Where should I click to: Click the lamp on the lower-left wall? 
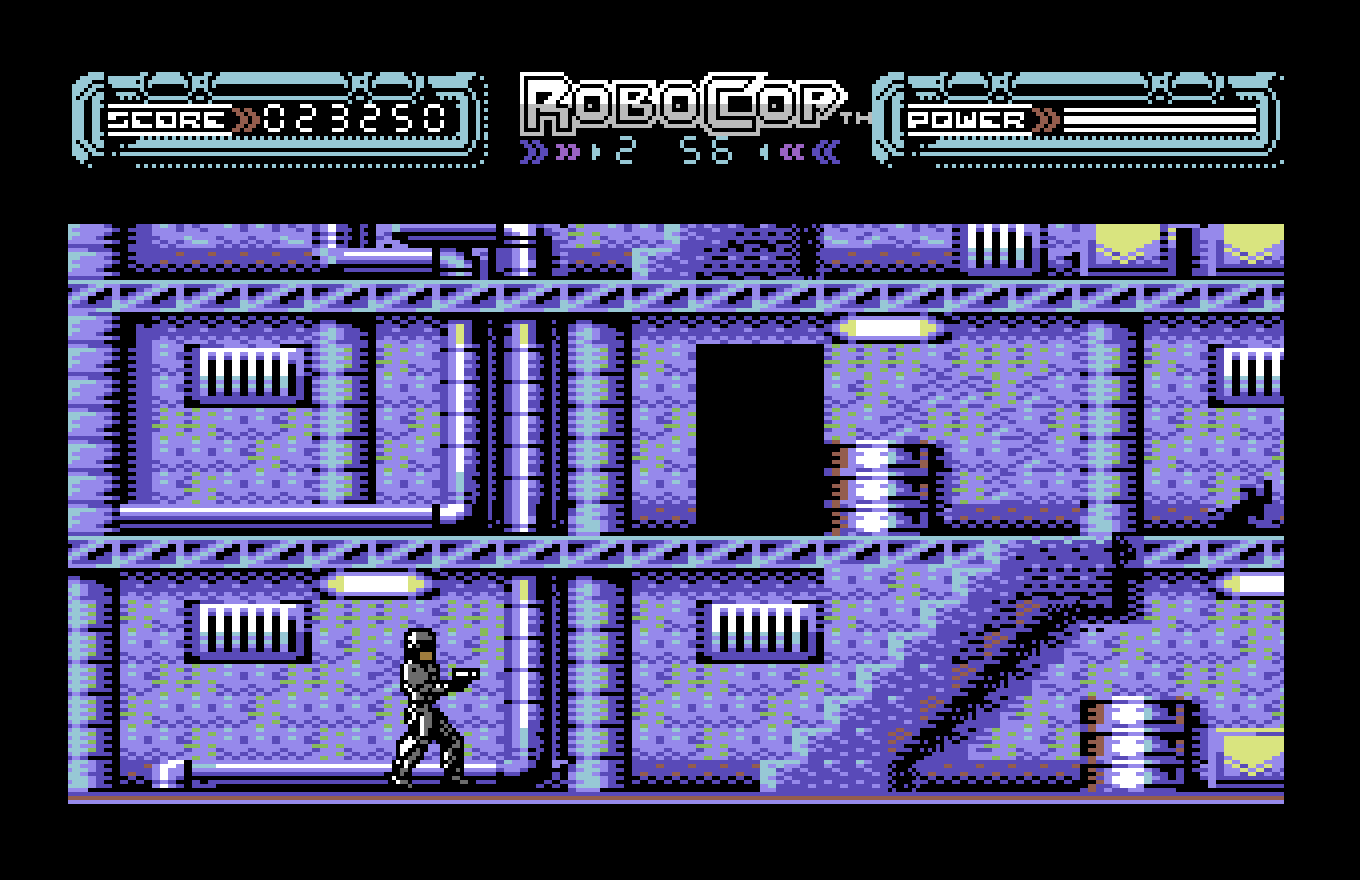point(375,583)
